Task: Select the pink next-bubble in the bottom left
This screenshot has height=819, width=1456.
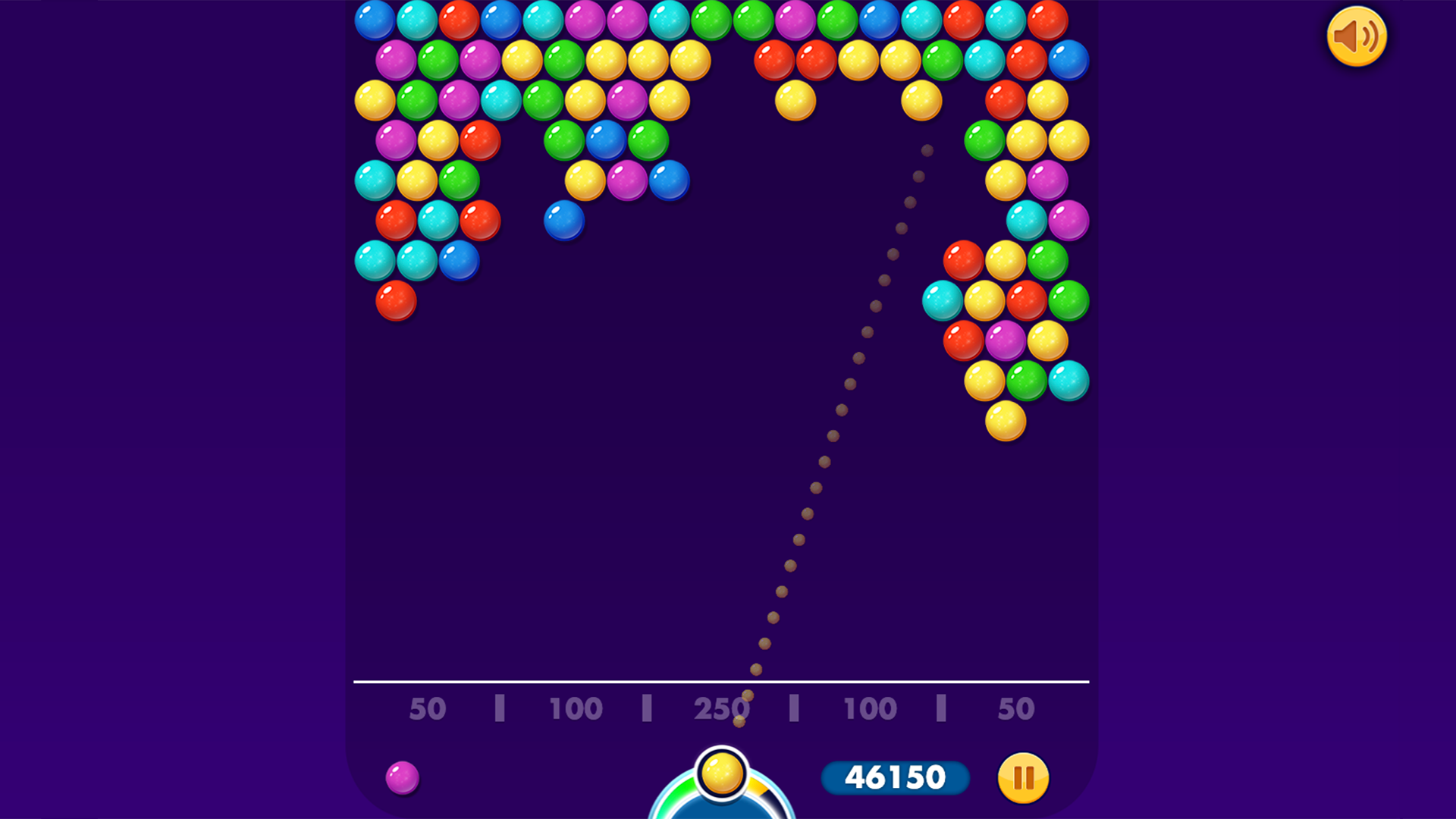Action: click(403, 778)
